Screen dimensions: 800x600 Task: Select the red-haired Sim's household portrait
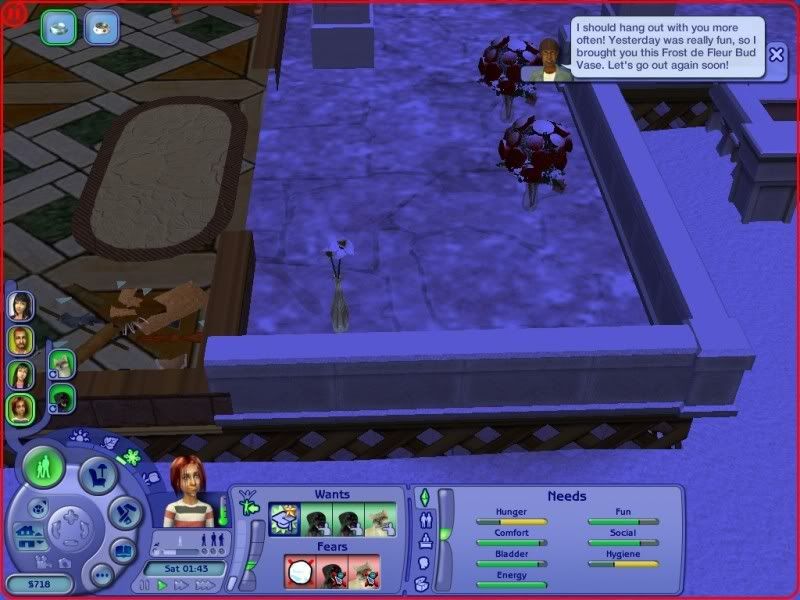[20, 408]
